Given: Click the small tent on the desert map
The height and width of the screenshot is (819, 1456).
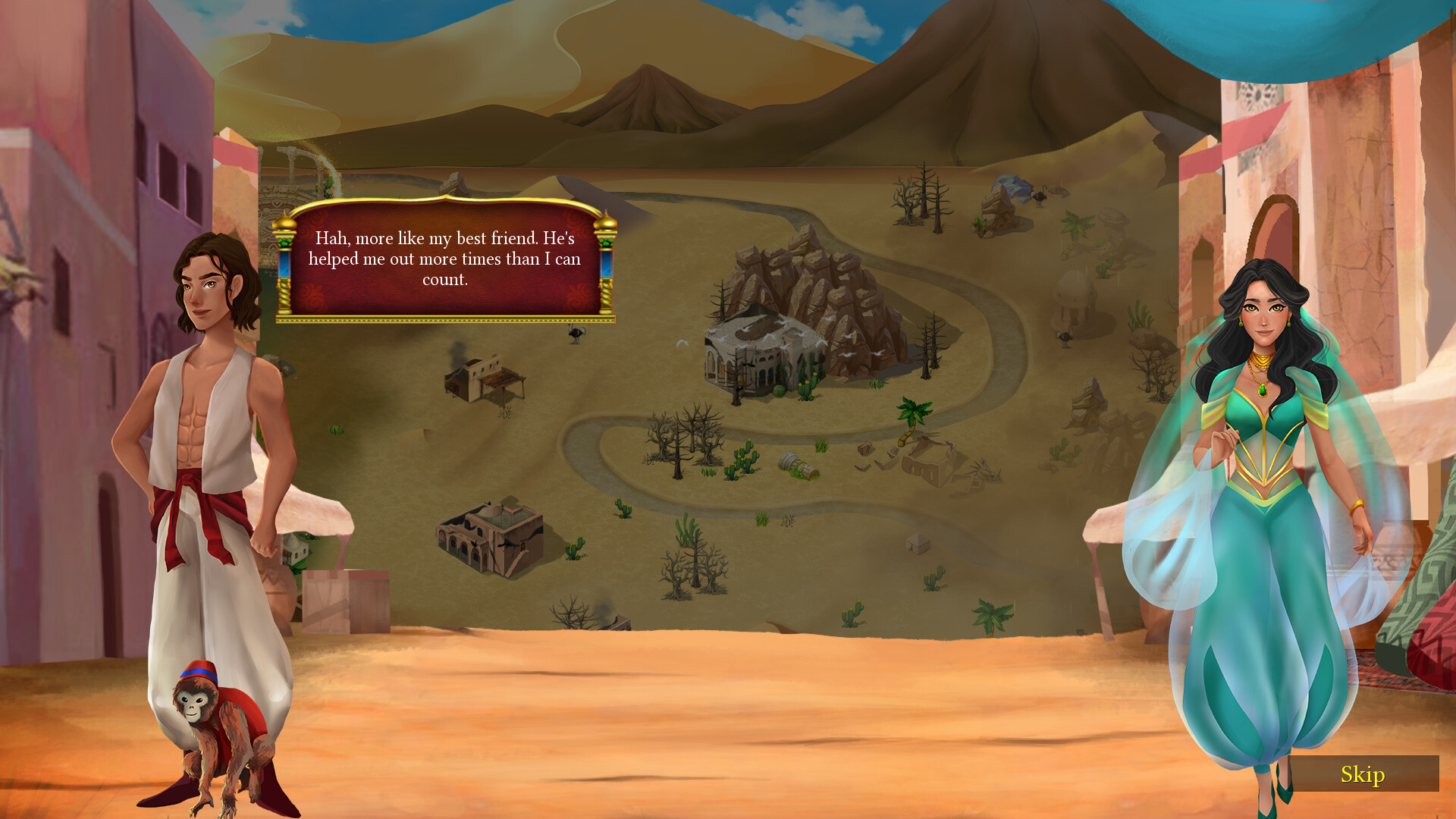Looking at the screenshot, I should (918, 543).
